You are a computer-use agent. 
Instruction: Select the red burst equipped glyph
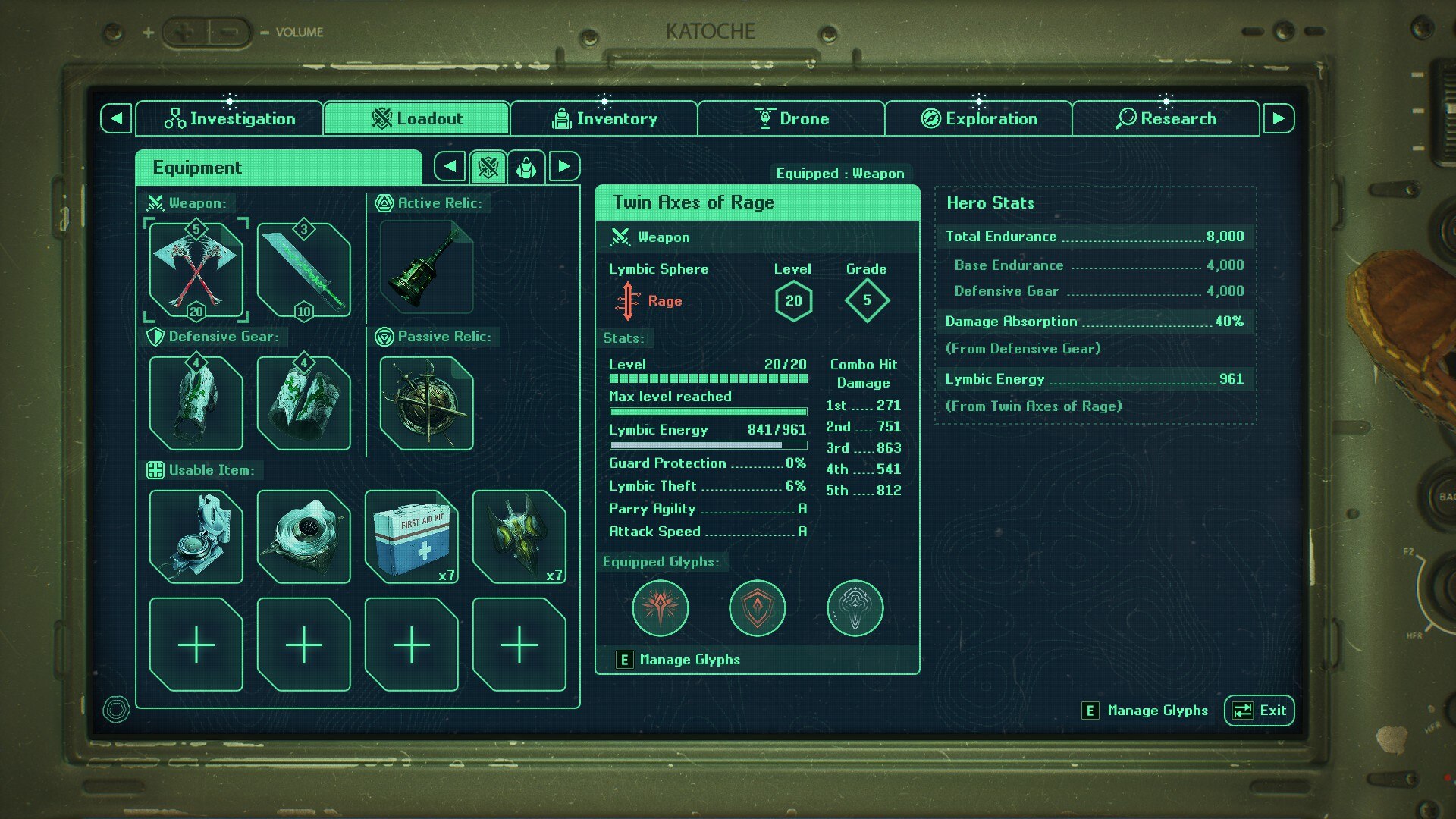(x=660, y=607)
